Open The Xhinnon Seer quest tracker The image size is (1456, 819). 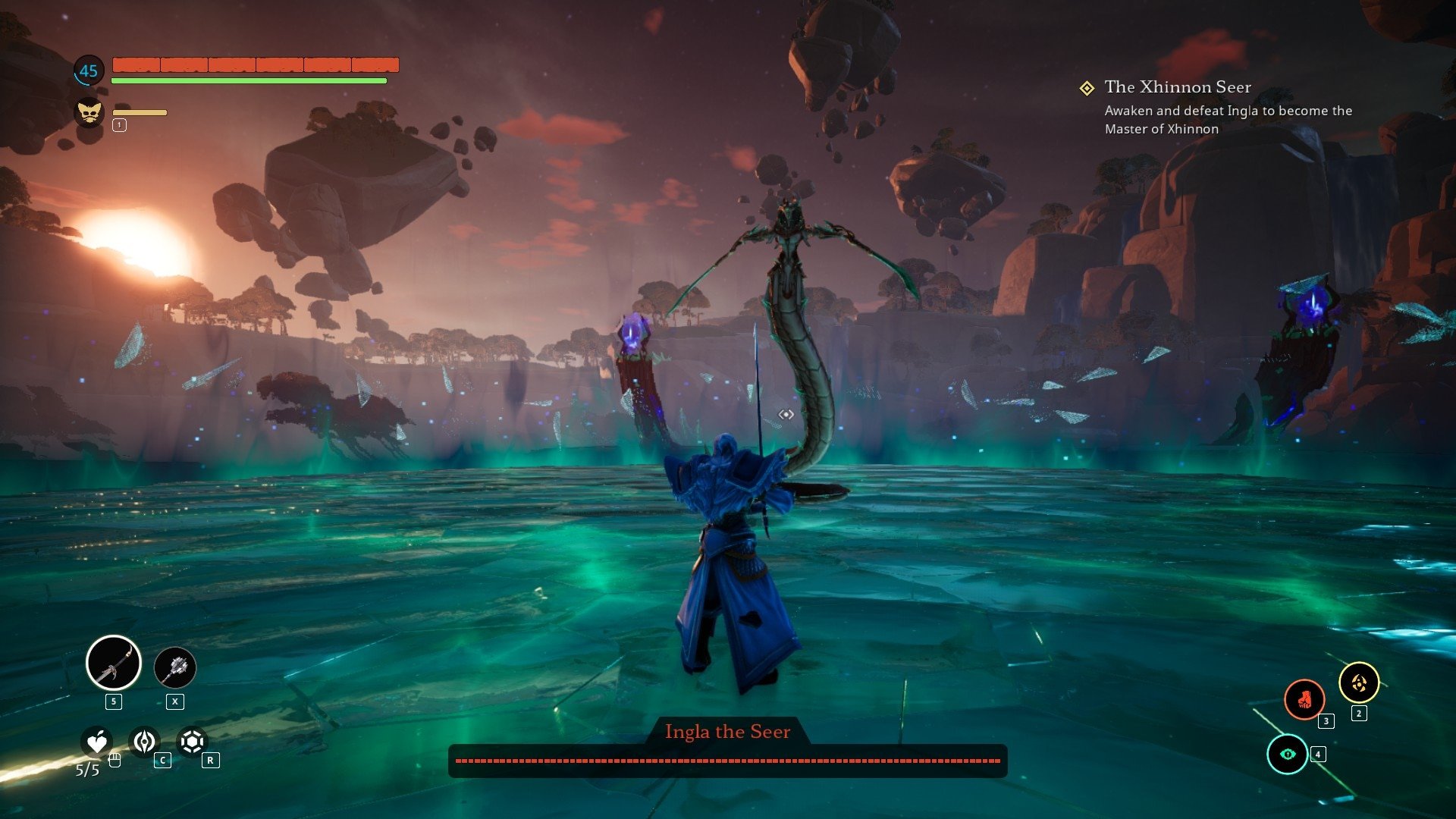point(1177,87)
